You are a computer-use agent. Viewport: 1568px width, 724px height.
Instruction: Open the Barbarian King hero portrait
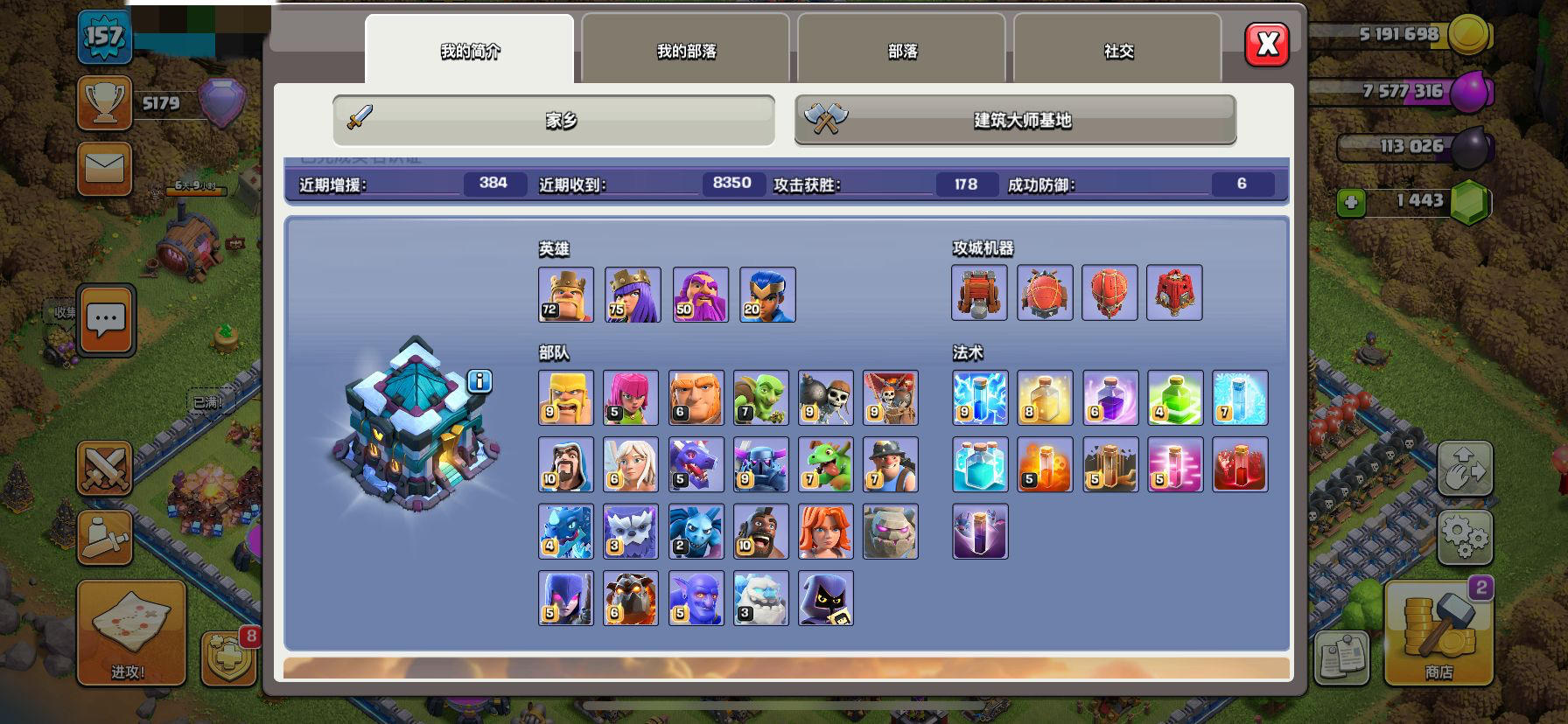pos(566,295)
